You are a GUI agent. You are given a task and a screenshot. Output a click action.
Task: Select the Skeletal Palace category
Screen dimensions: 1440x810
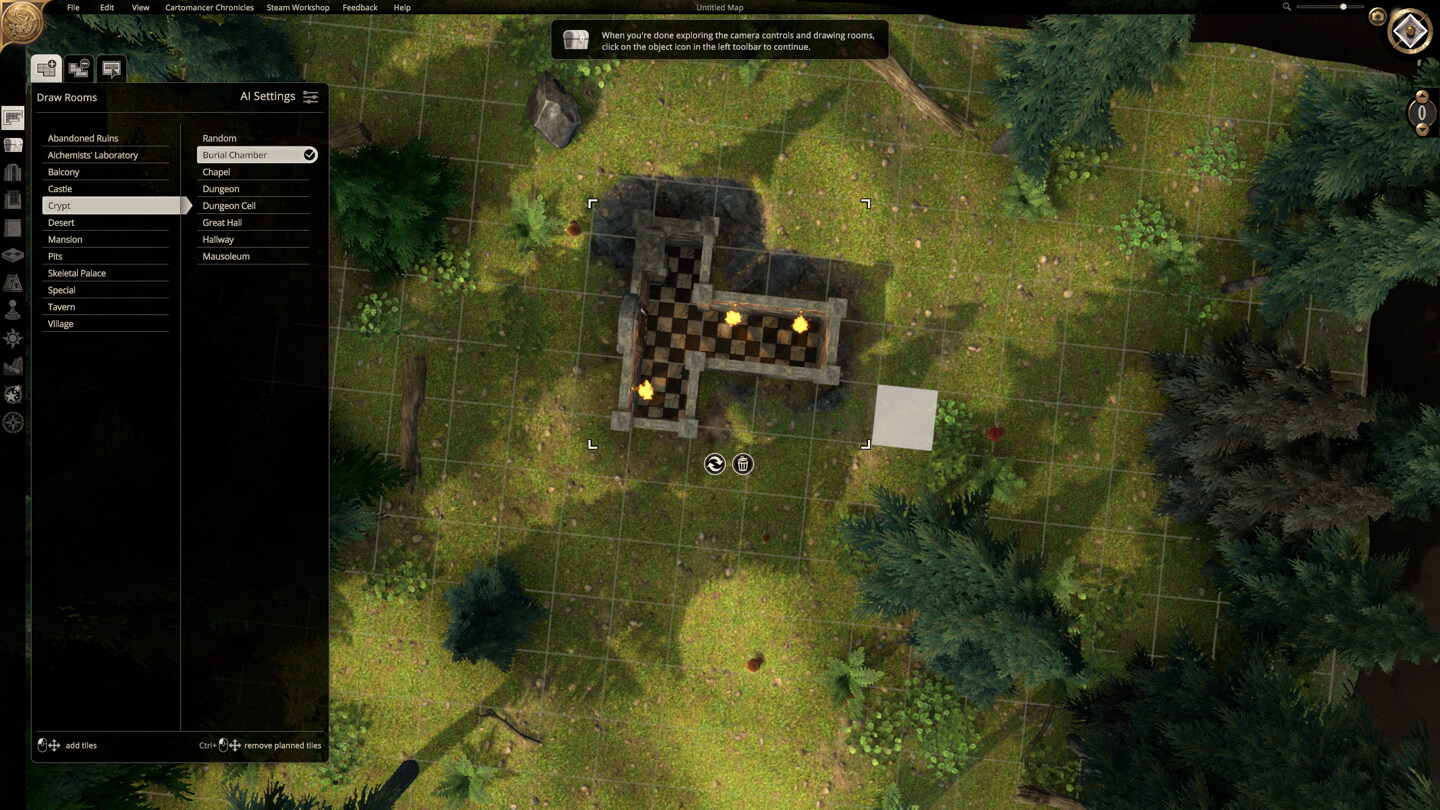[x=77, y=273]
